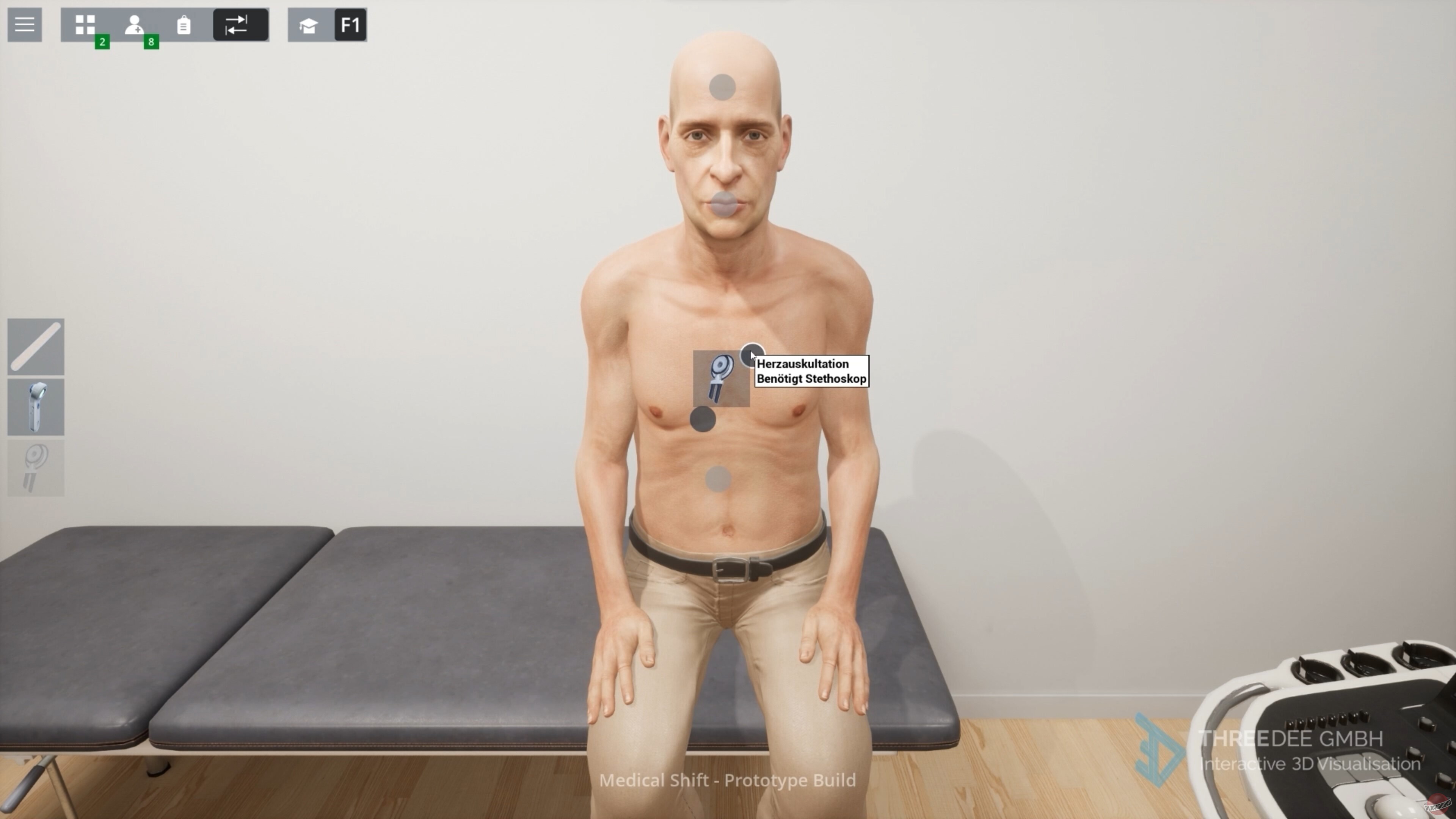The height and width of the screenshot is (819, 1456).
Task: Open the add-patient panel showing badge 8
Action: coord(134,24)
